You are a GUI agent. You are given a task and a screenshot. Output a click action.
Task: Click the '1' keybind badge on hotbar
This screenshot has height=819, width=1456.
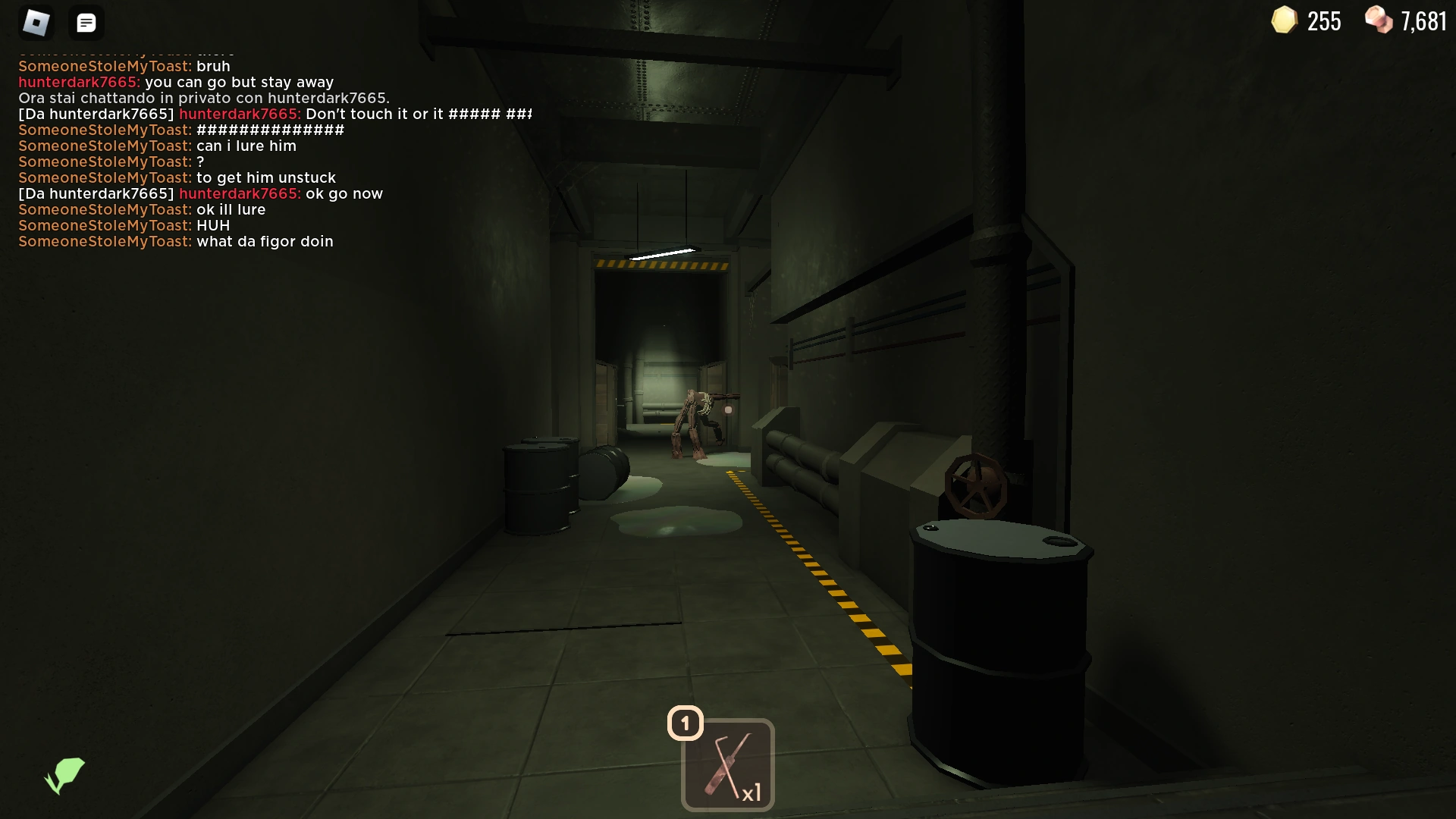pyautogui.click(x=685, y=723)
